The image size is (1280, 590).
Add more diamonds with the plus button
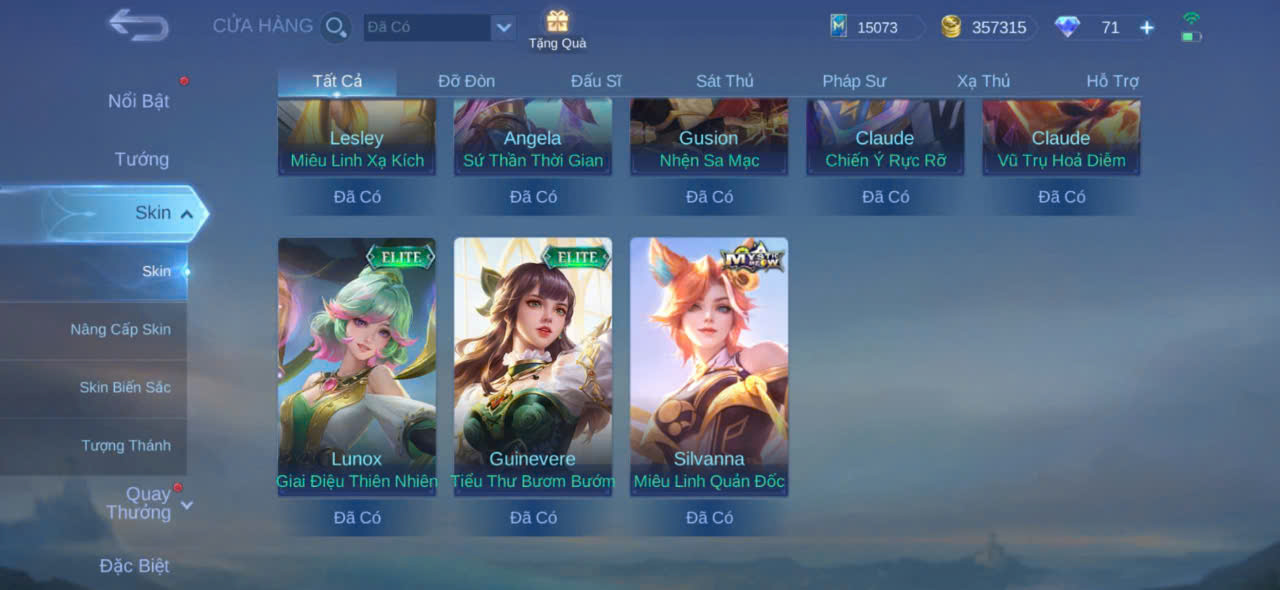[1147, 28]
